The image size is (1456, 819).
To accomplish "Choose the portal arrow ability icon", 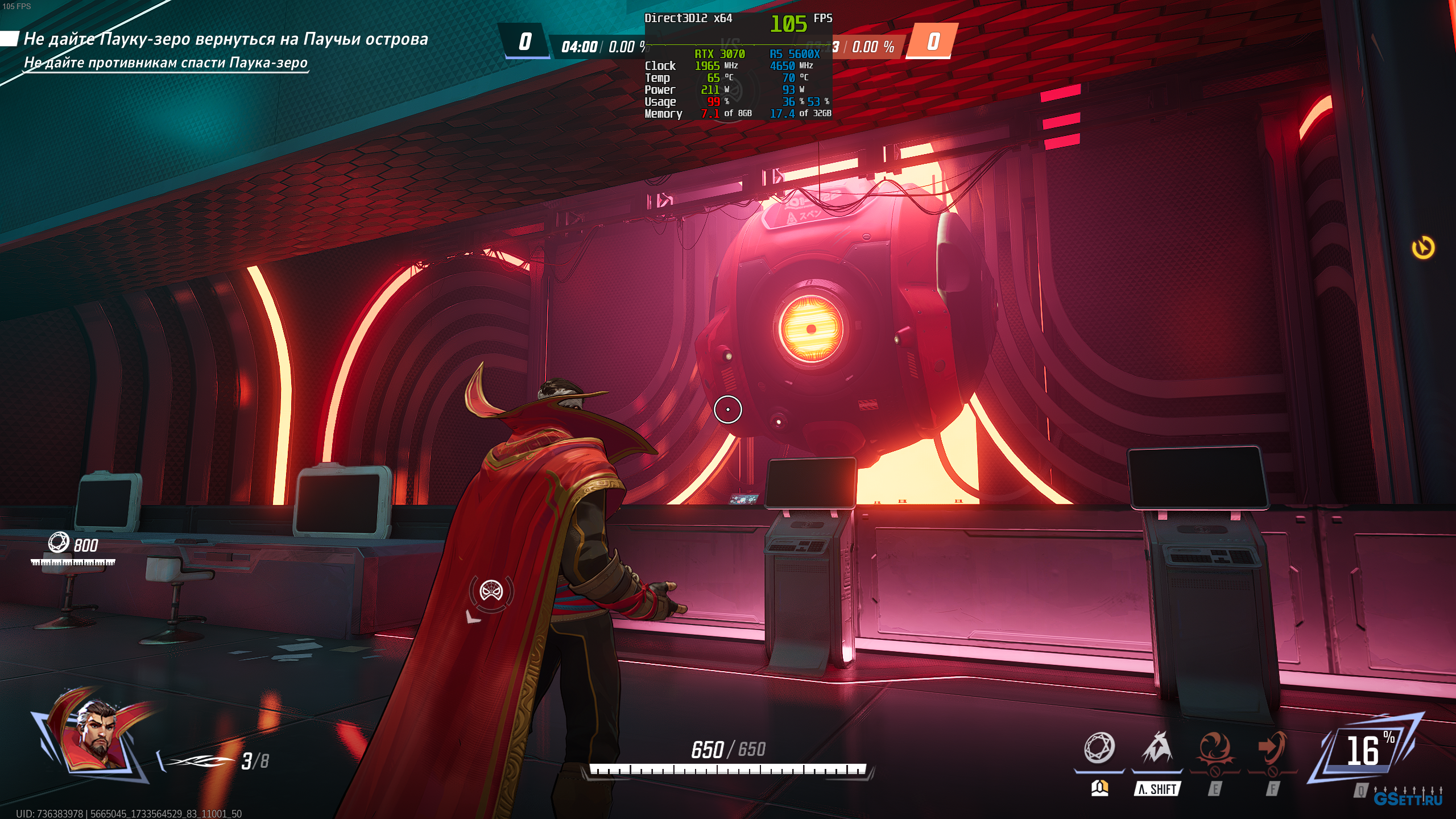I will (x=1272, y=748).
